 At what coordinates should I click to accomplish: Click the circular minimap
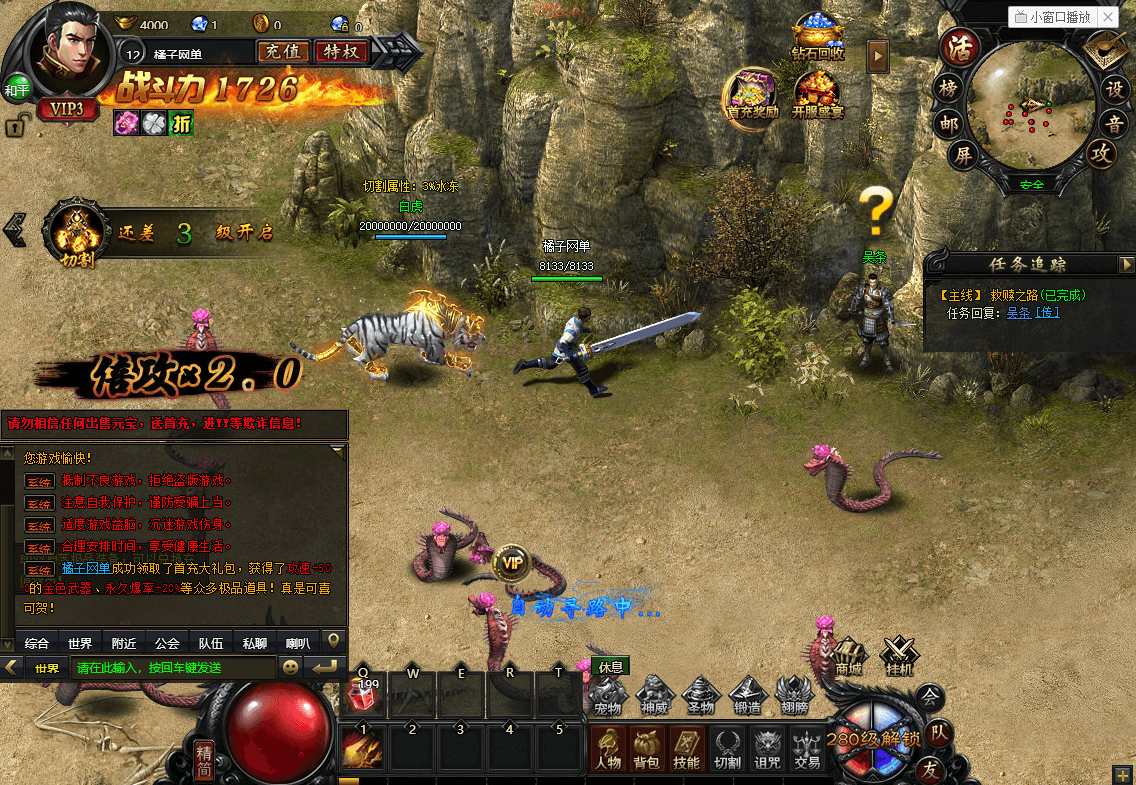coord(1031,107)
